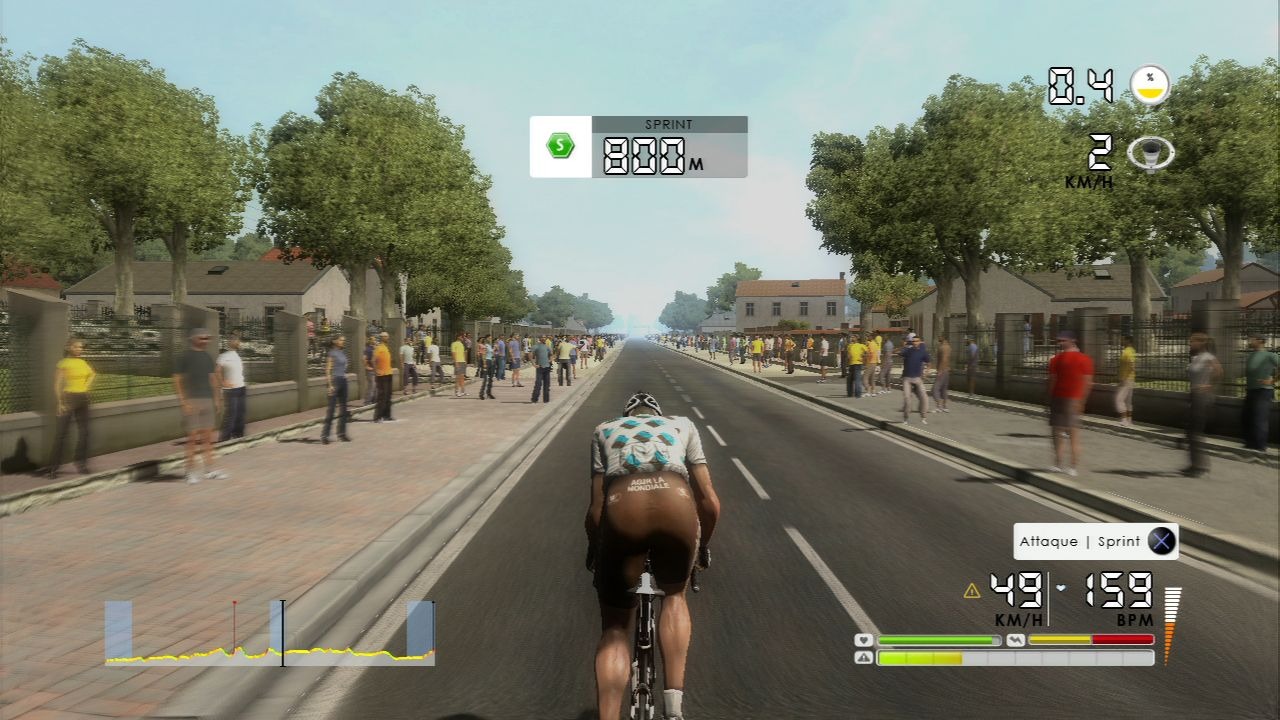Click the yellow warning triangle icon
Viewport: 1280px width, 720px height.
(x=971, y=591)
